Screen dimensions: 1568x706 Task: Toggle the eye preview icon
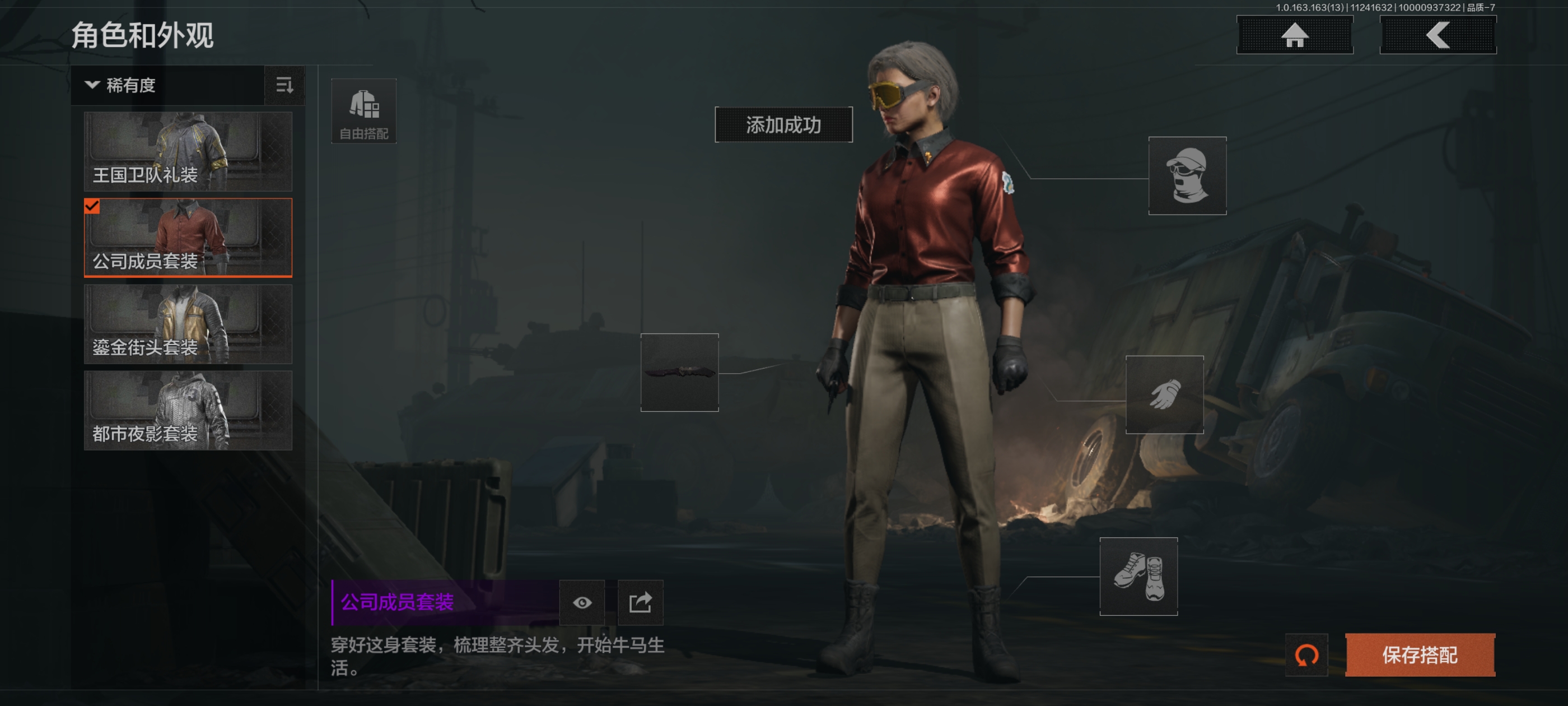(x=582, y=602)
